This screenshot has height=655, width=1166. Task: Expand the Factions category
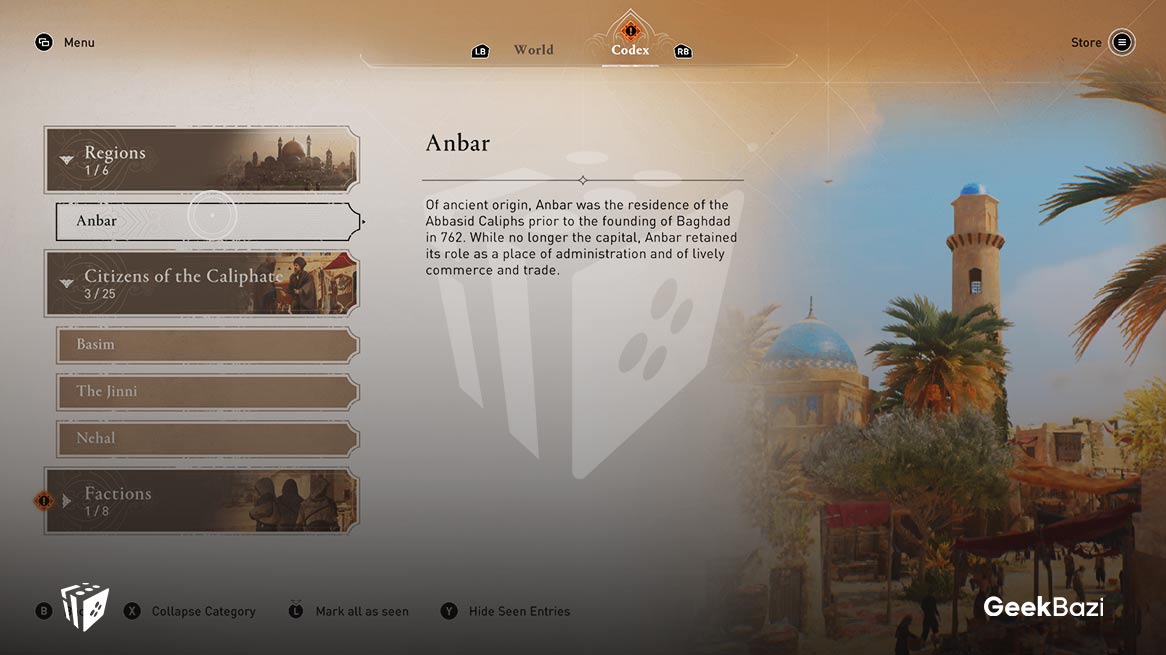tap(200, 500)
